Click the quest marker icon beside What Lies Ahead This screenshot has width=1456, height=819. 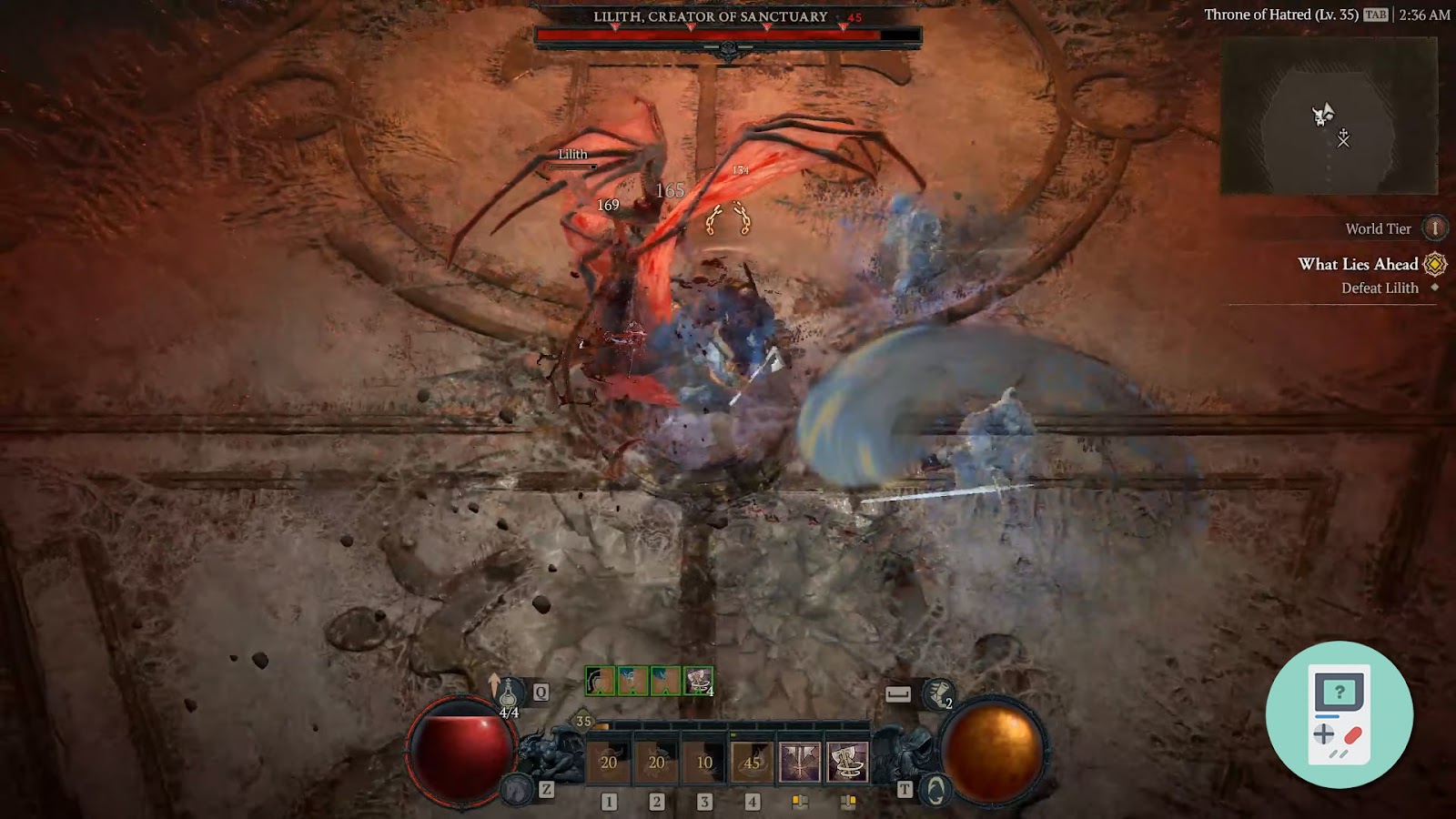point(1436,265)
